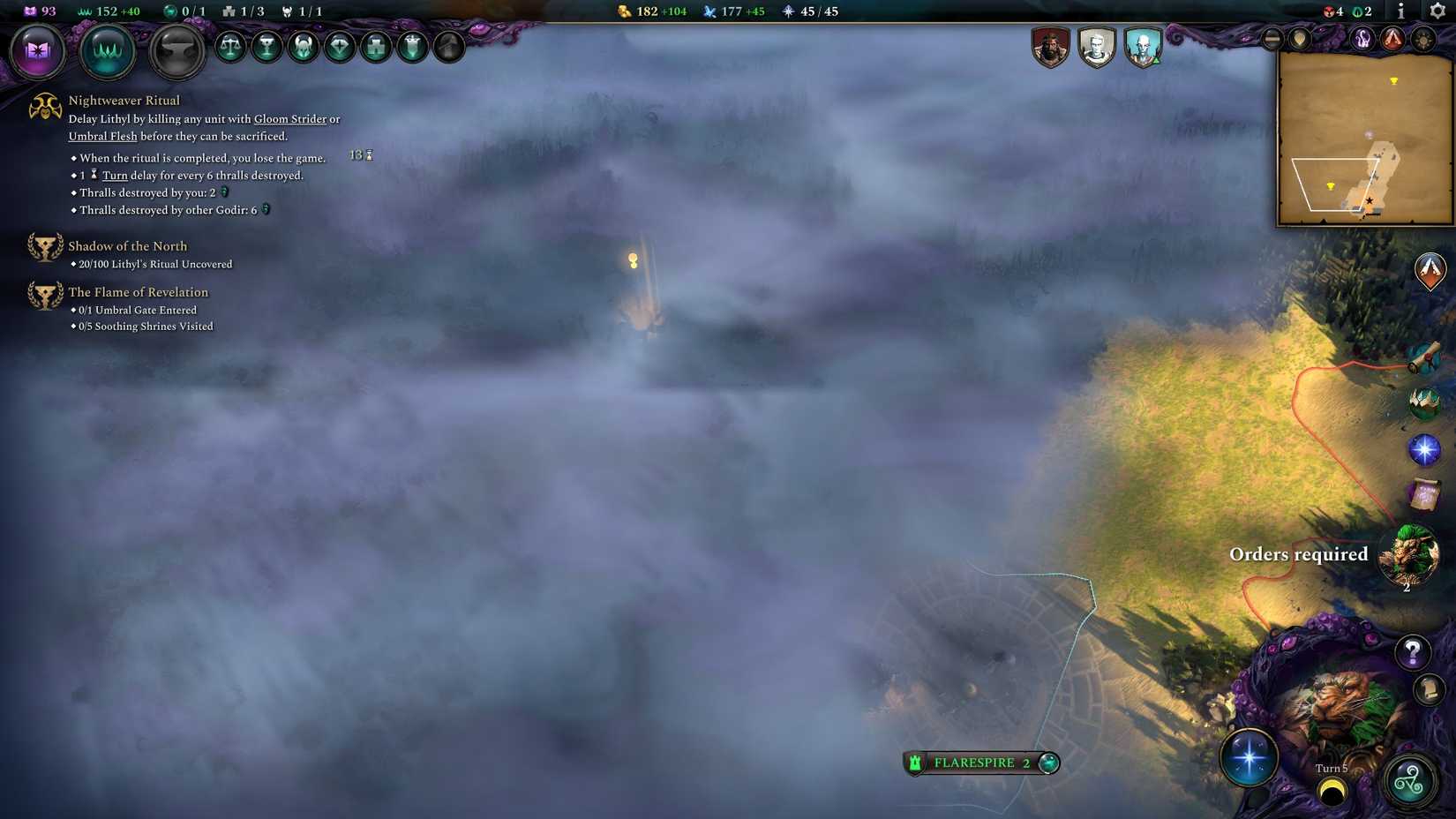1456x819 pixels.
Task: Open the scales empire panel icon
Action: coord(229,48)
